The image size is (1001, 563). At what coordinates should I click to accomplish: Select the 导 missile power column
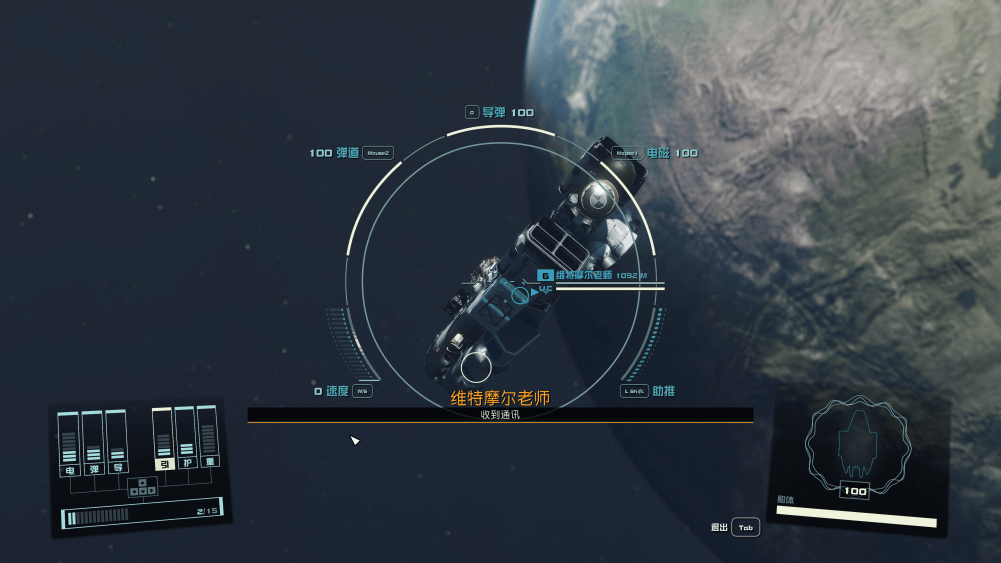pos(117,440)
